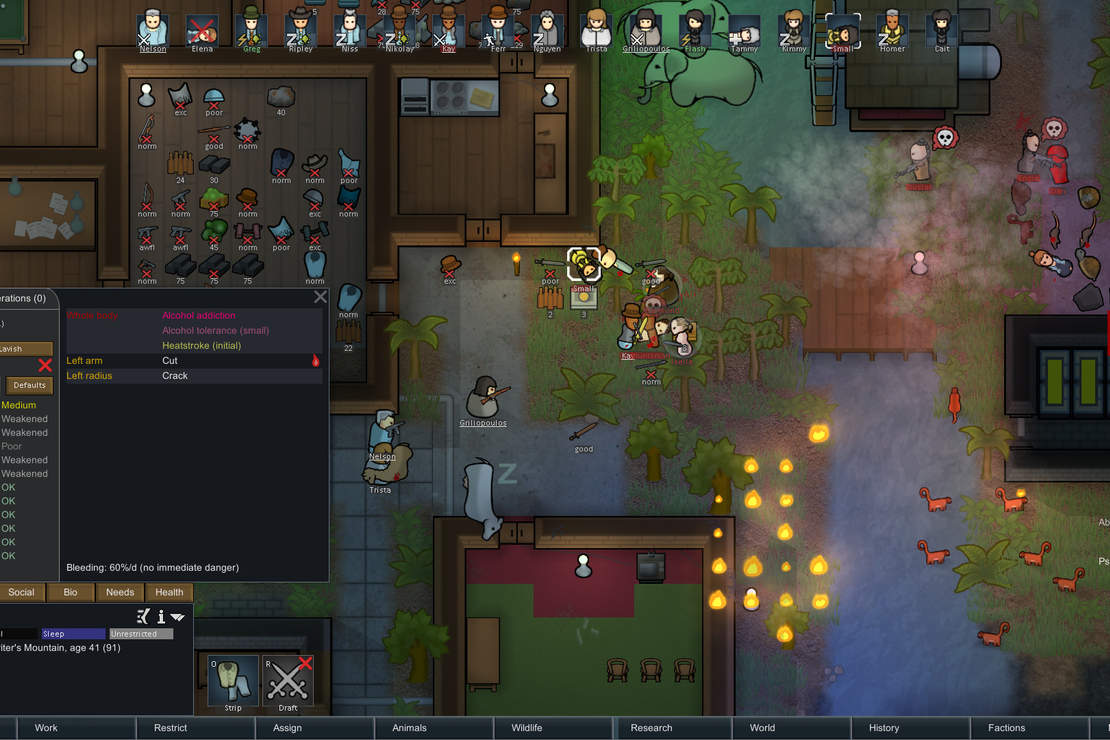Go to the World view

pyautogui.click(x=762, y=728)
